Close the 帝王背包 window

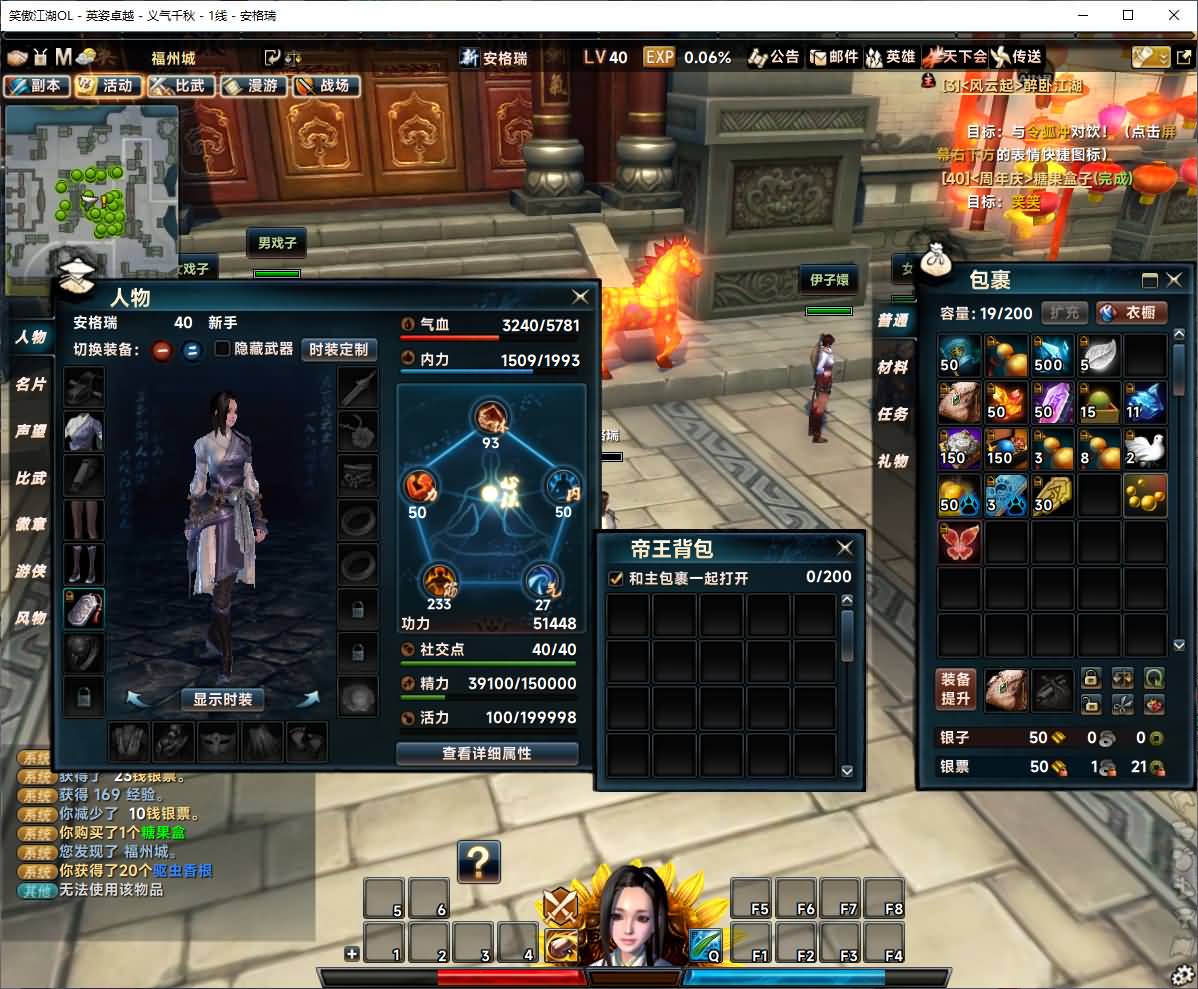845,548
